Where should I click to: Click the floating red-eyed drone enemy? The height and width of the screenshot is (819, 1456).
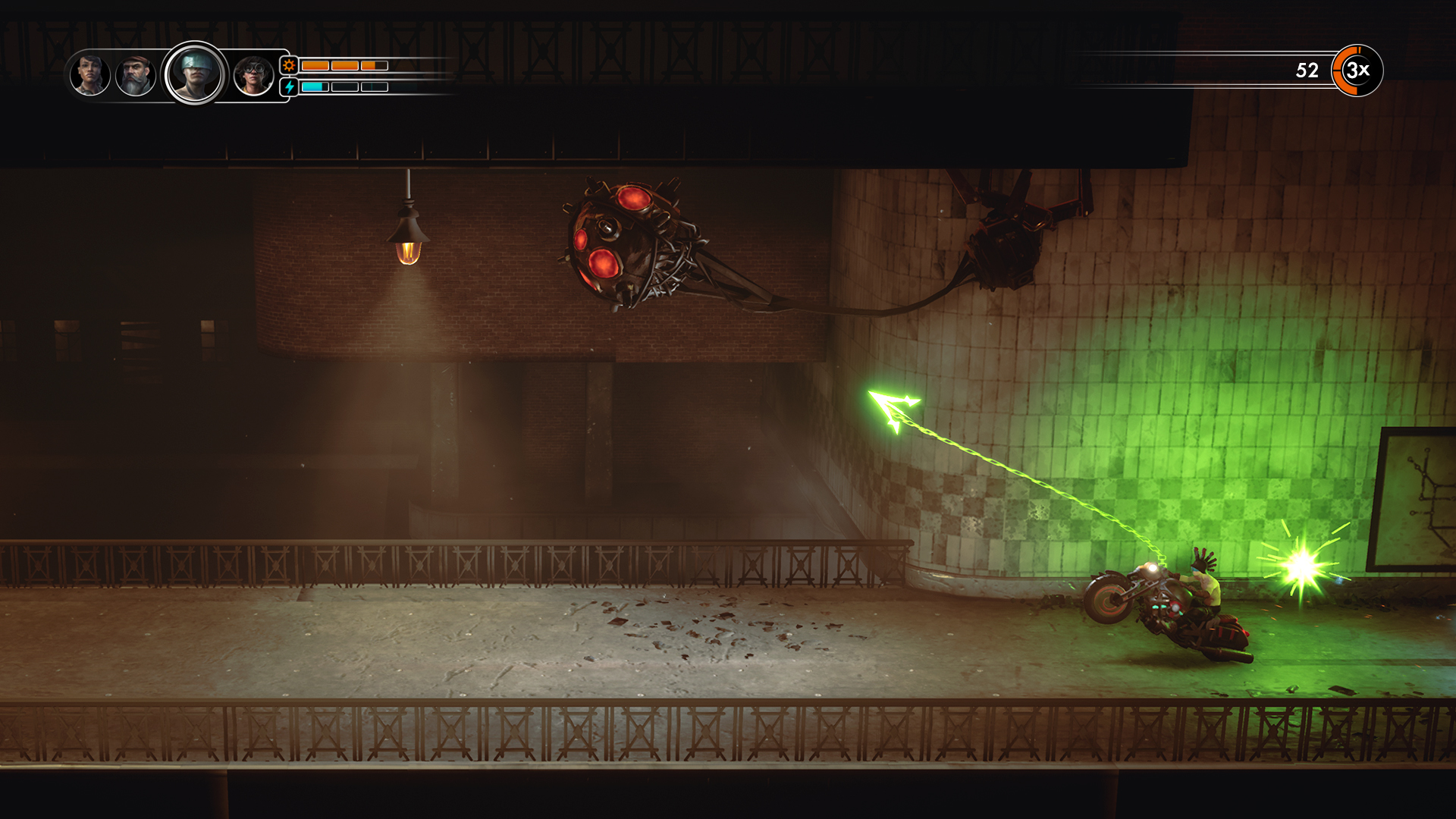622,243
